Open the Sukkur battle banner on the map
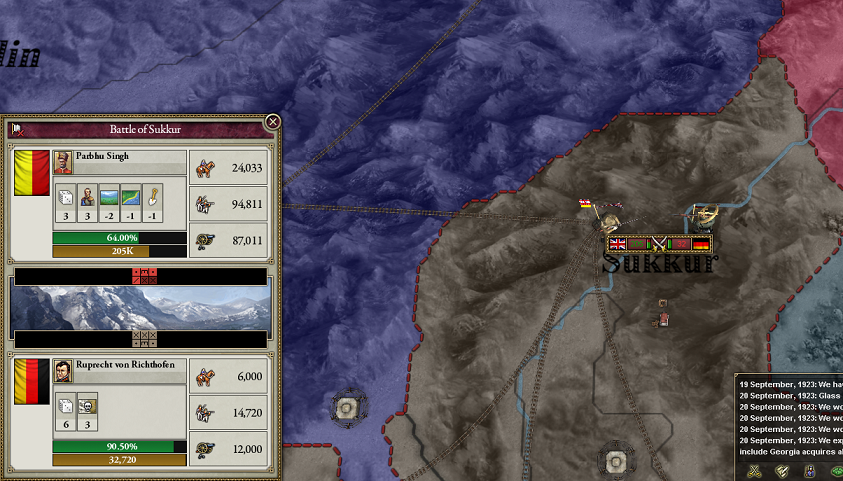 click(x=660, y=243)
